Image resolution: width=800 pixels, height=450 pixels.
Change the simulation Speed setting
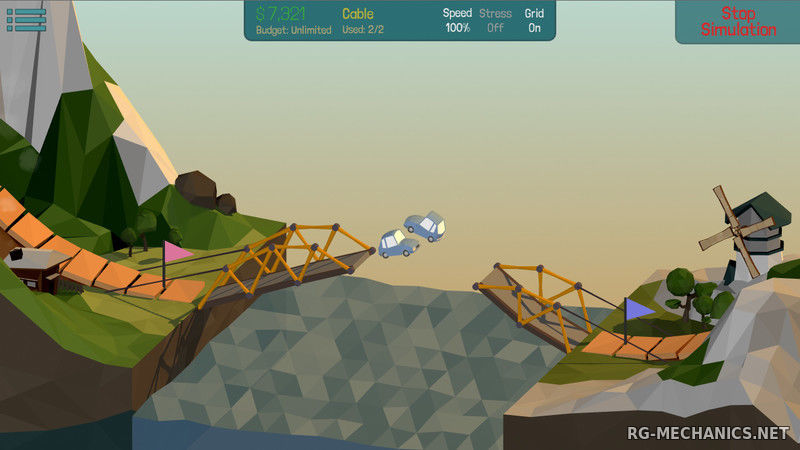pos(458,21)
